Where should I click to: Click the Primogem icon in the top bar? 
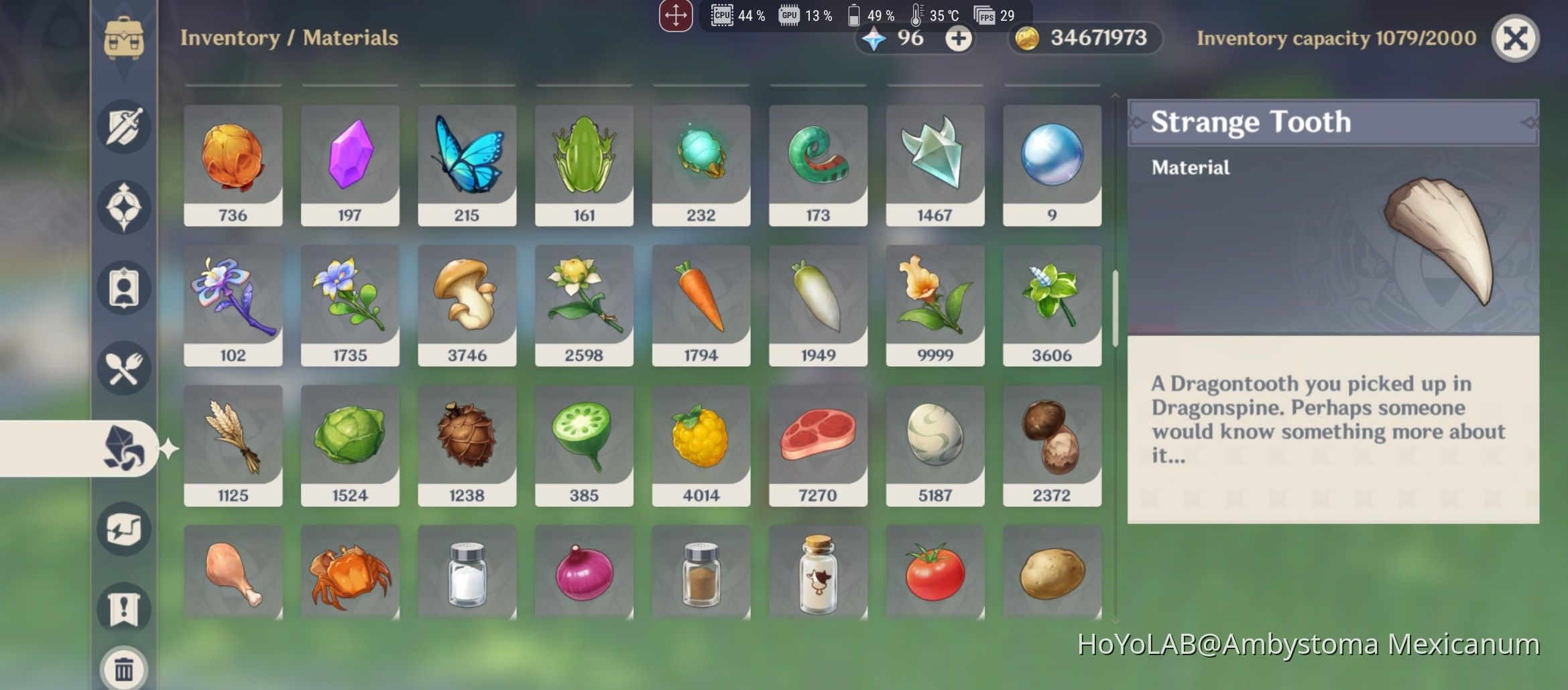873,38
